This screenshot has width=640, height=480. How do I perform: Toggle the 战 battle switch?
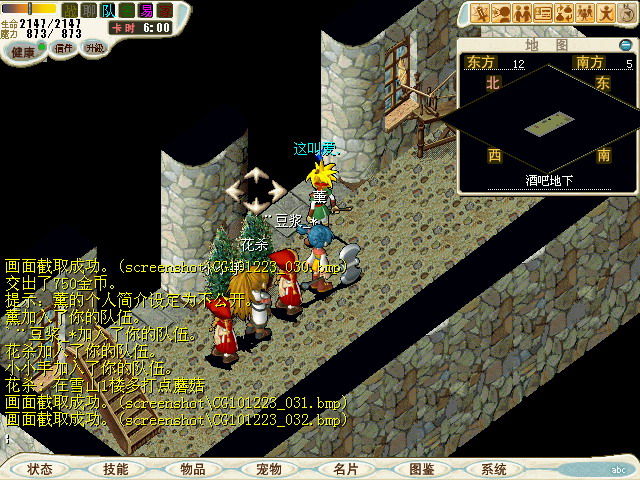(x=70, y=10)
